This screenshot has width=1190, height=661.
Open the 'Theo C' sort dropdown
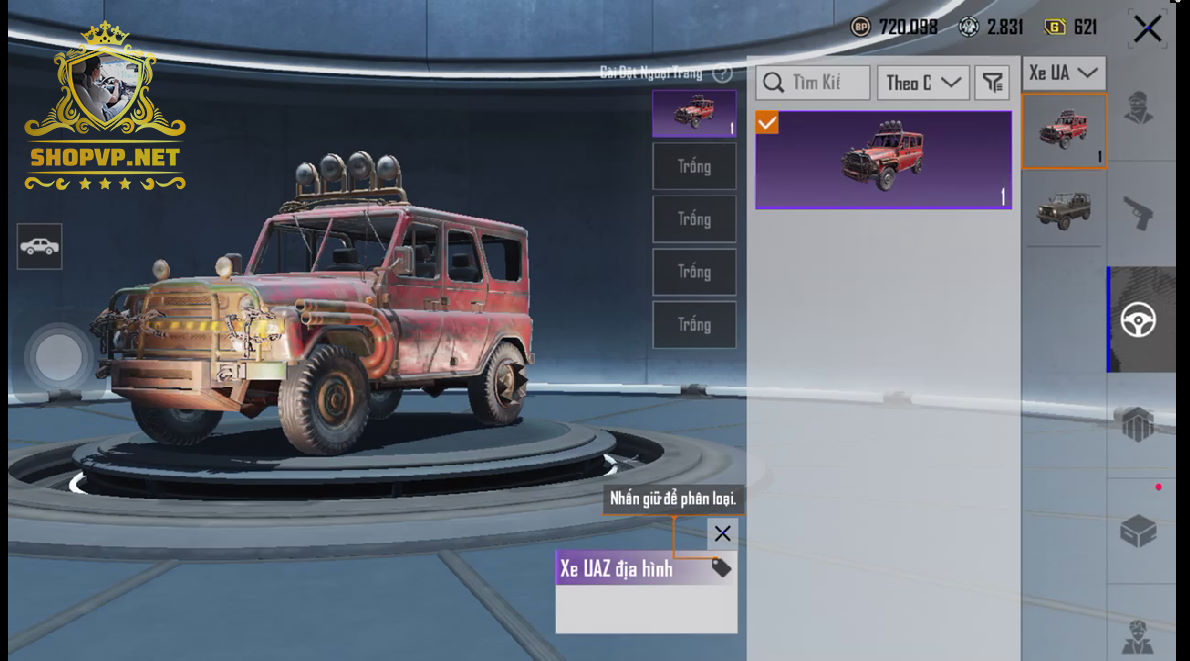coord(923,83)
